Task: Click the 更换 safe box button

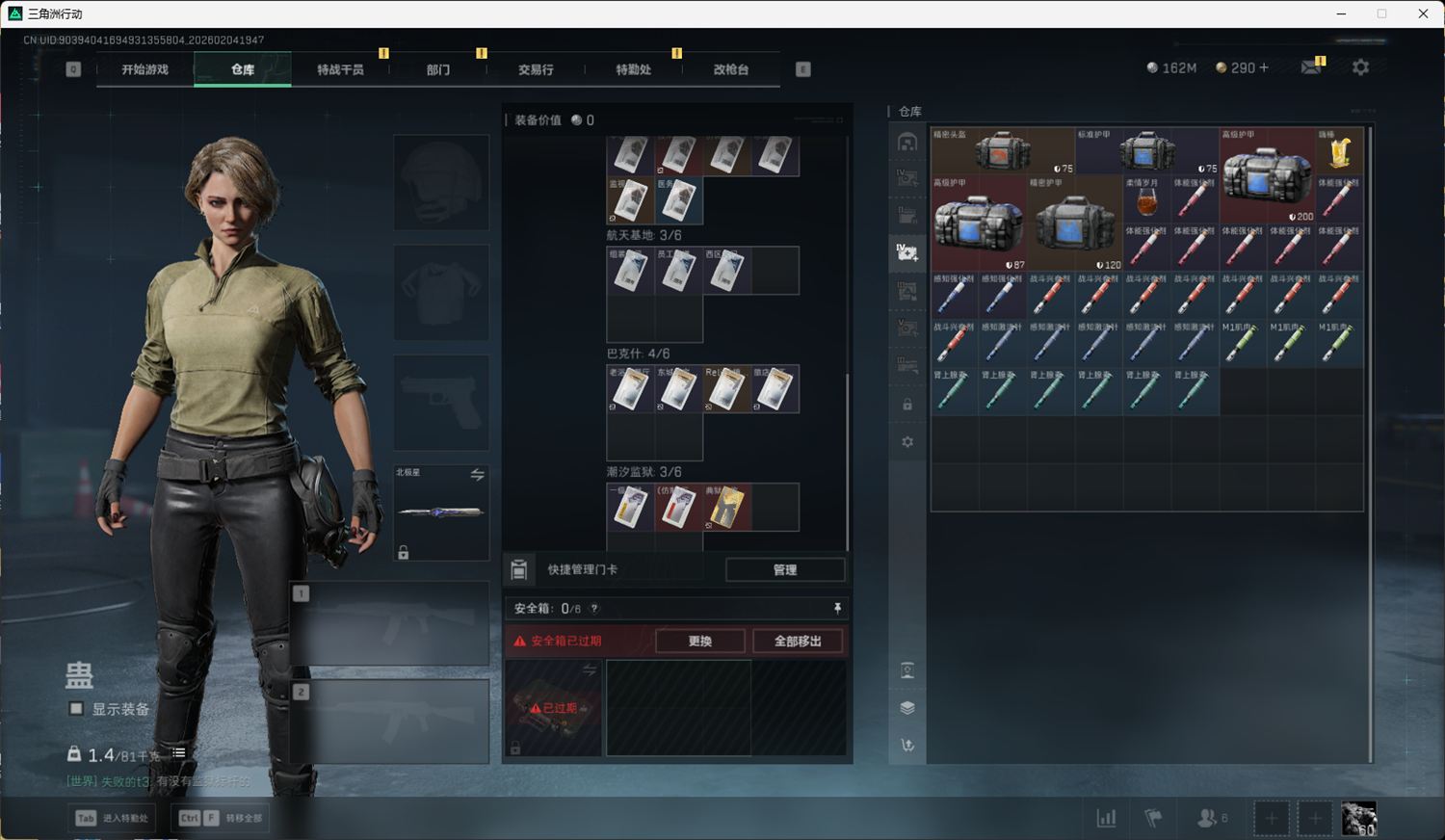Action: [700, 641]
